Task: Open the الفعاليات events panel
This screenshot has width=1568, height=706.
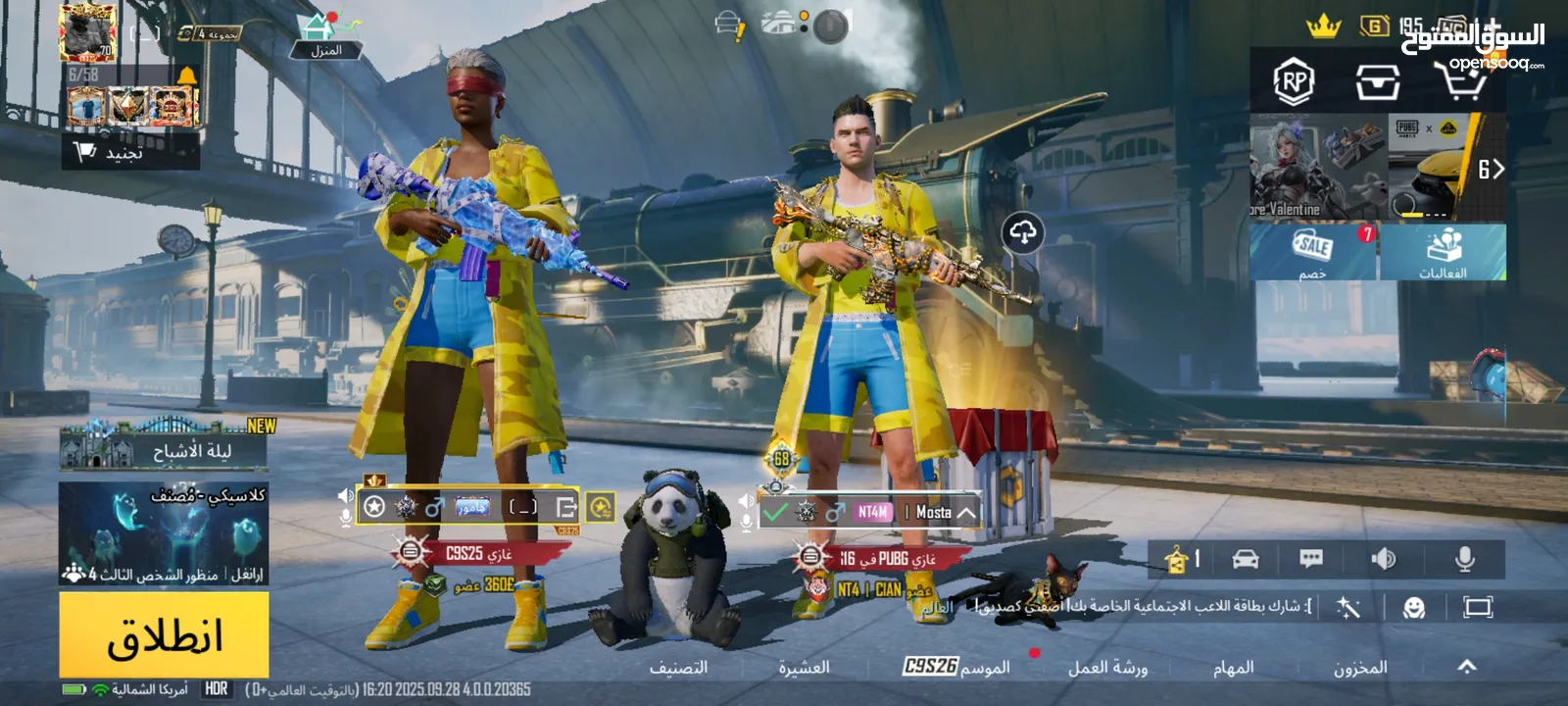Action: [1443, 252]
